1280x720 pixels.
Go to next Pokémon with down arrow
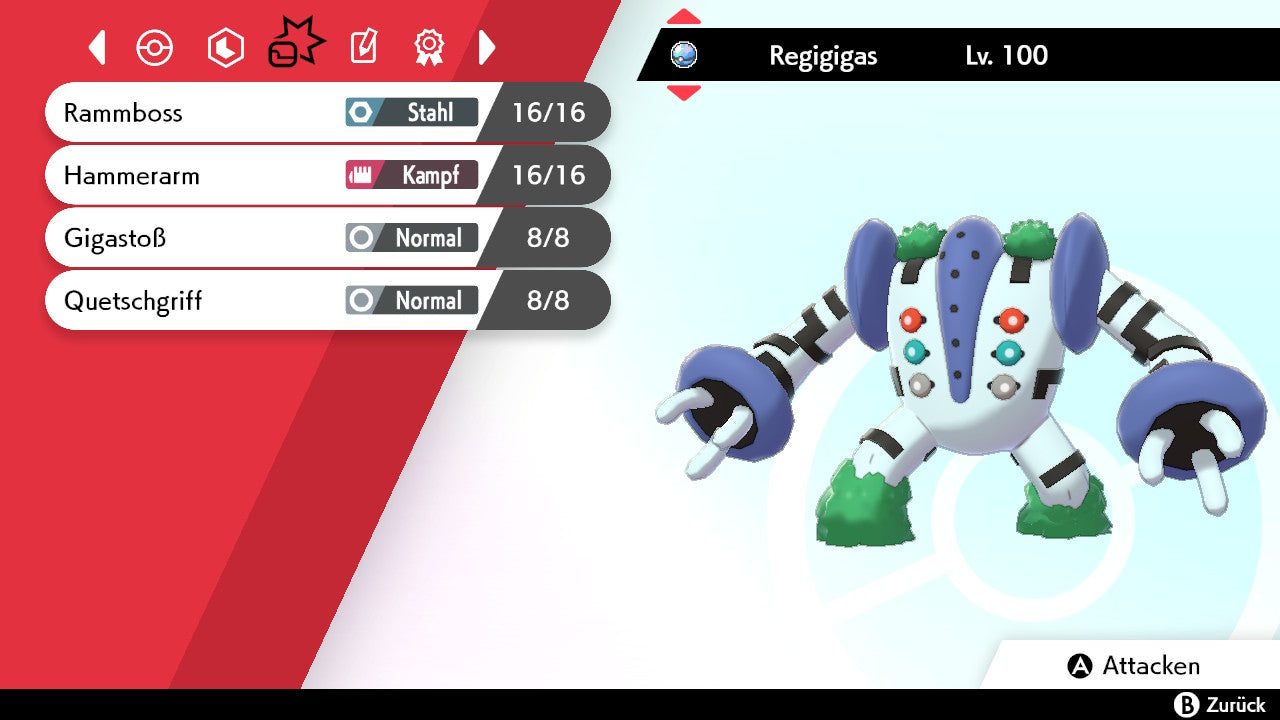pos(683,93)
